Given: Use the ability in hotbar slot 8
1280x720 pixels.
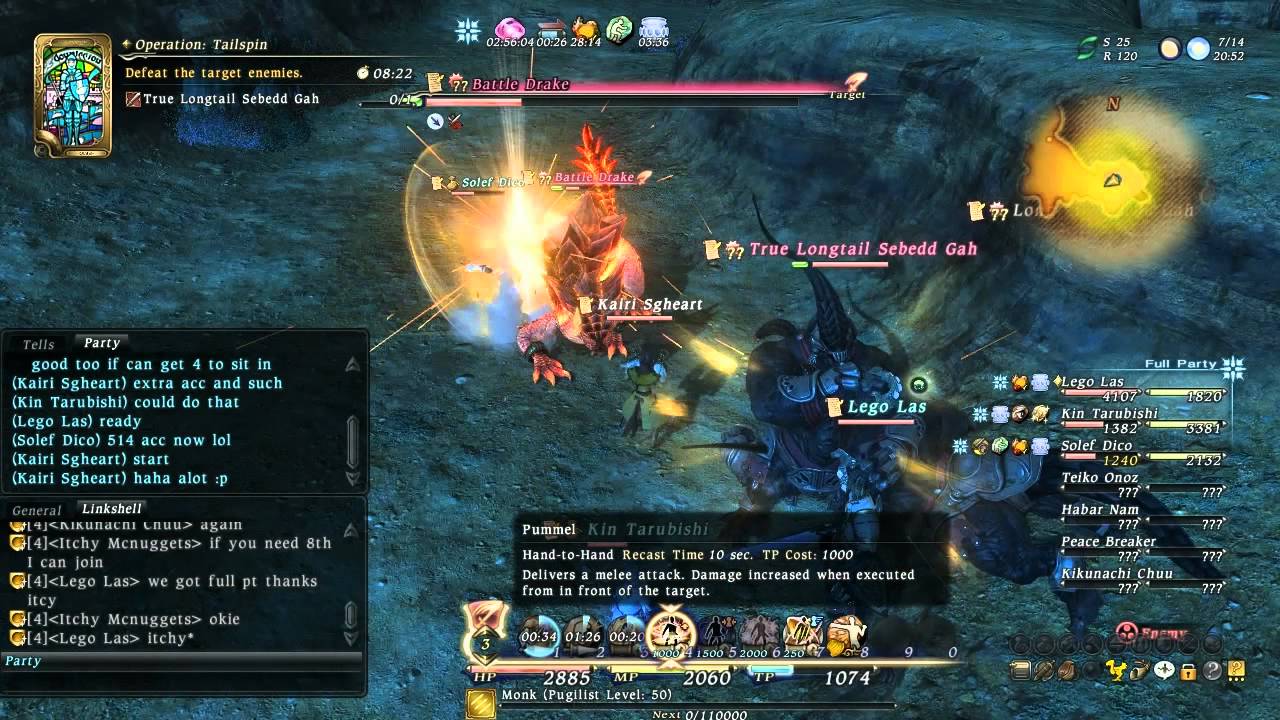Looking at the screenshot, I should pos(846,633).
